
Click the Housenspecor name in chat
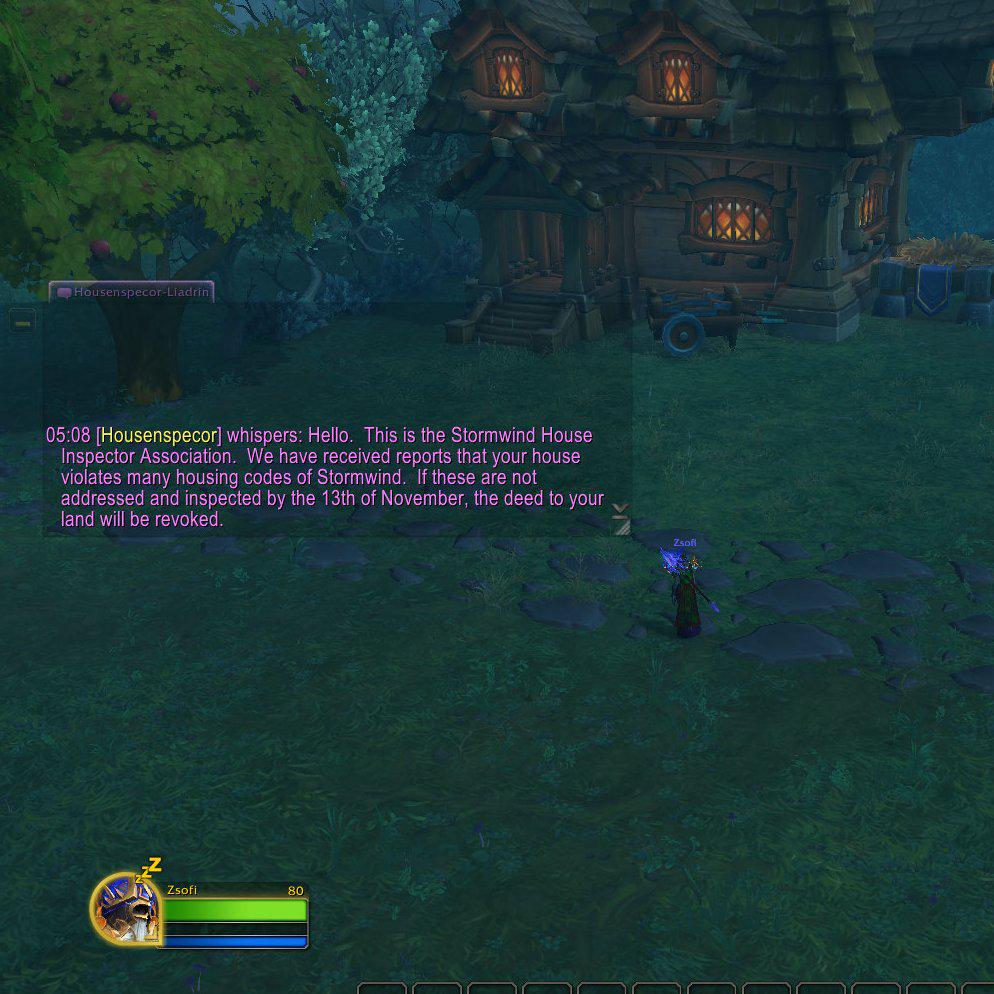pyautogui.click(x=159, y=436)
